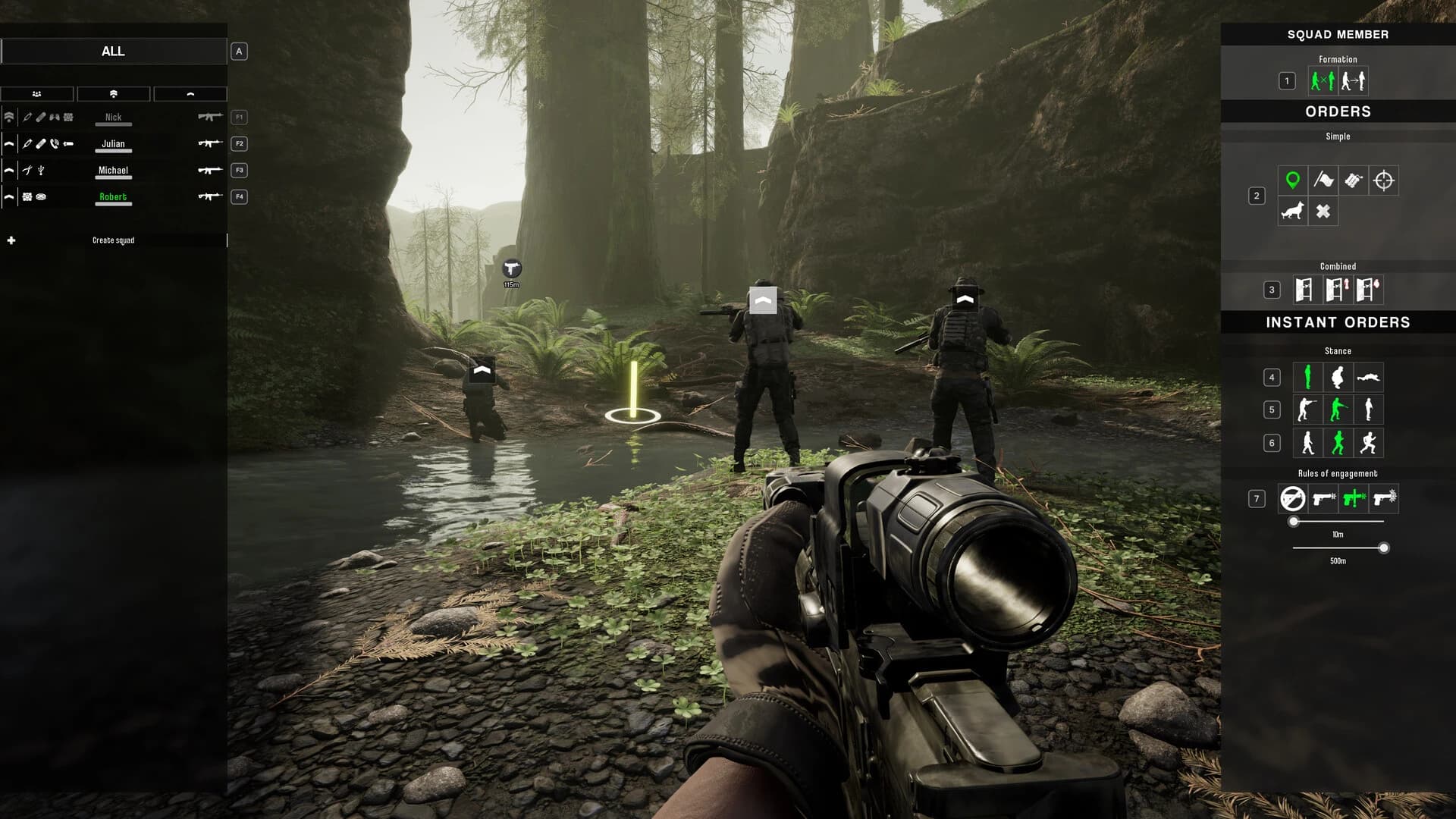
Task: Cancel orders with the X icon
Action: tap(1323, 212)
